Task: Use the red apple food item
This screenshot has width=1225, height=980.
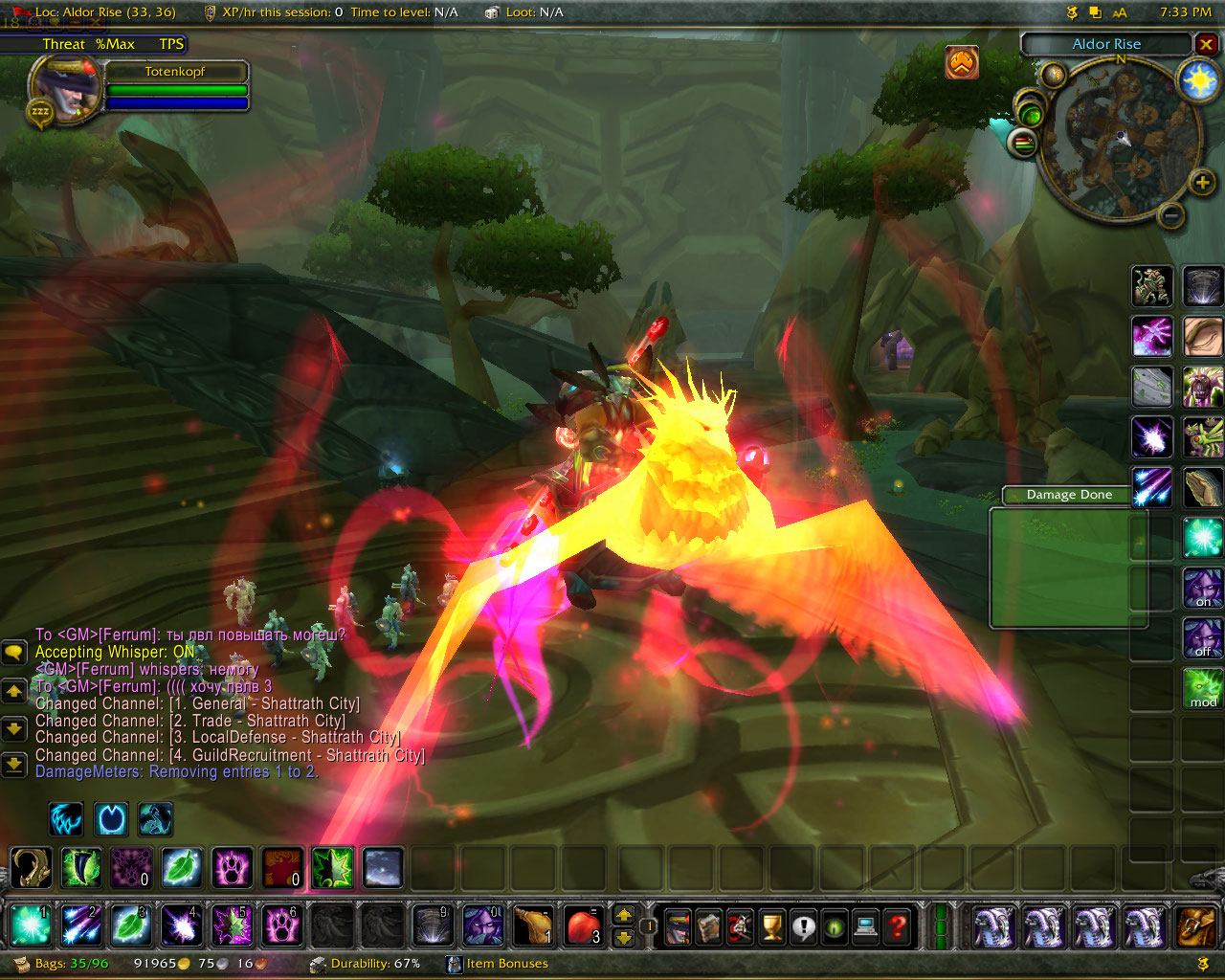Action: 584,926
